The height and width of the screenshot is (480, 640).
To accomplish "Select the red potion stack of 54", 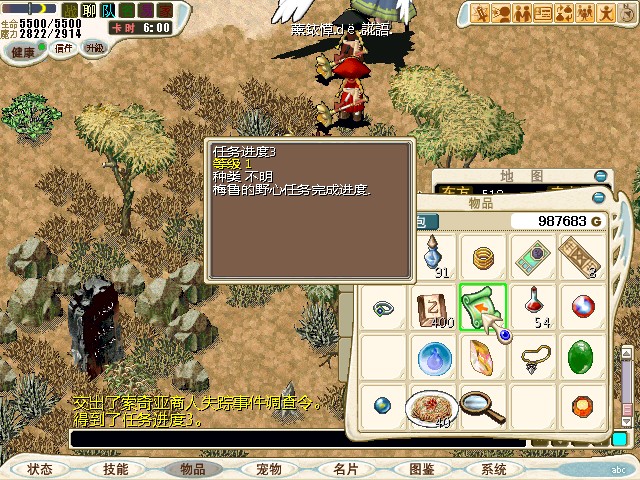I will 535,305.
